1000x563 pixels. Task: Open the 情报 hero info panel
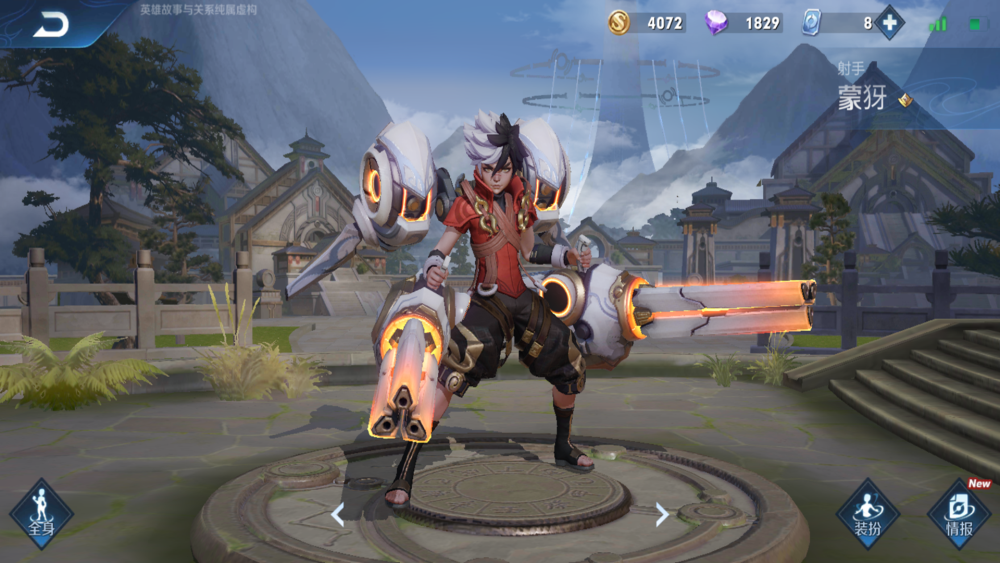(x=959, y=513)
